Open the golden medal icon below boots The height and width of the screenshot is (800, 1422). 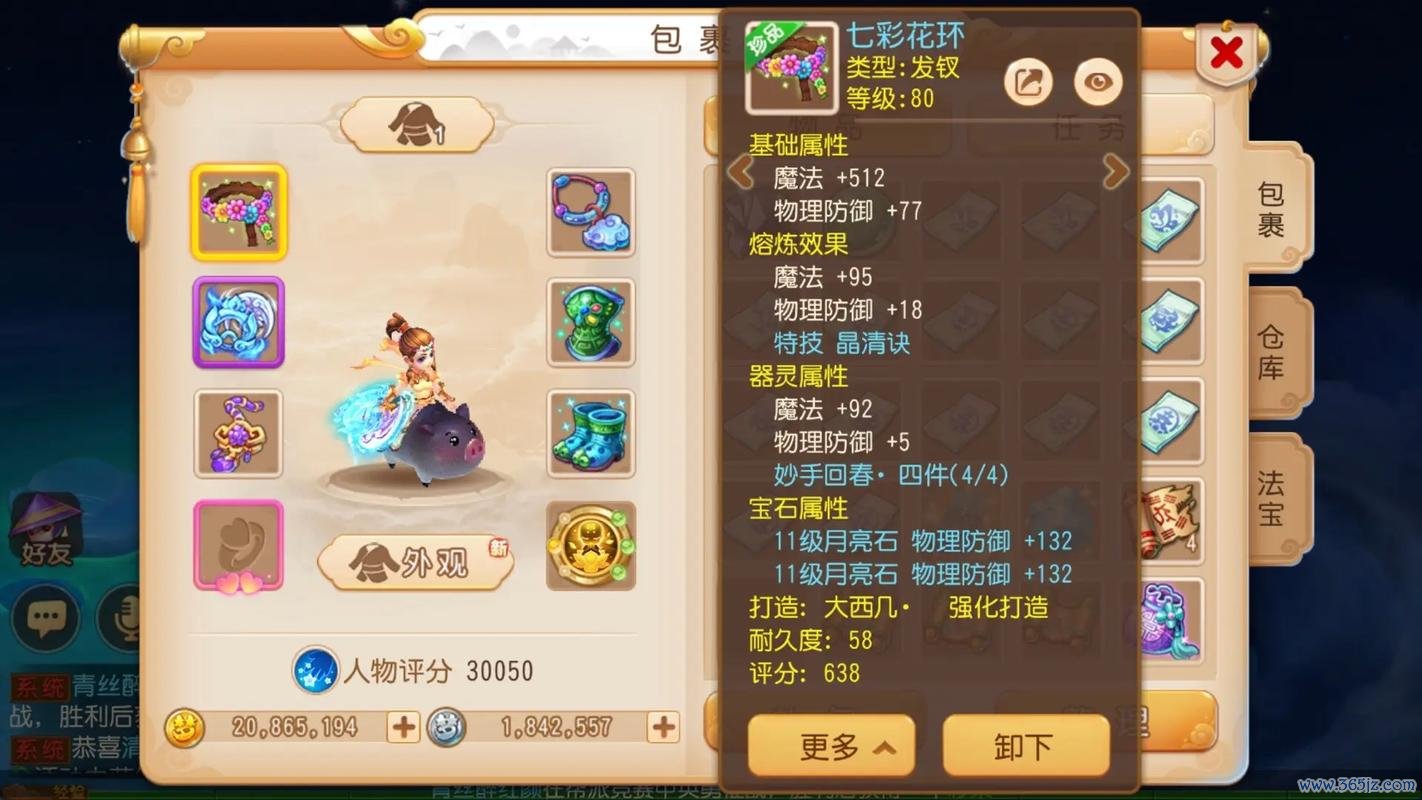pyautogui.click(x=590, y=547)
